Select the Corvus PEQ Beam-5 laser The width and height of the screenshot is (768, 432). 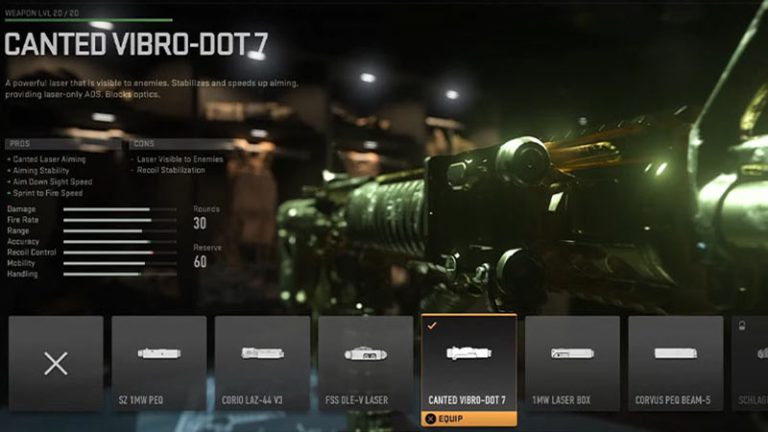tap(674, 363)
